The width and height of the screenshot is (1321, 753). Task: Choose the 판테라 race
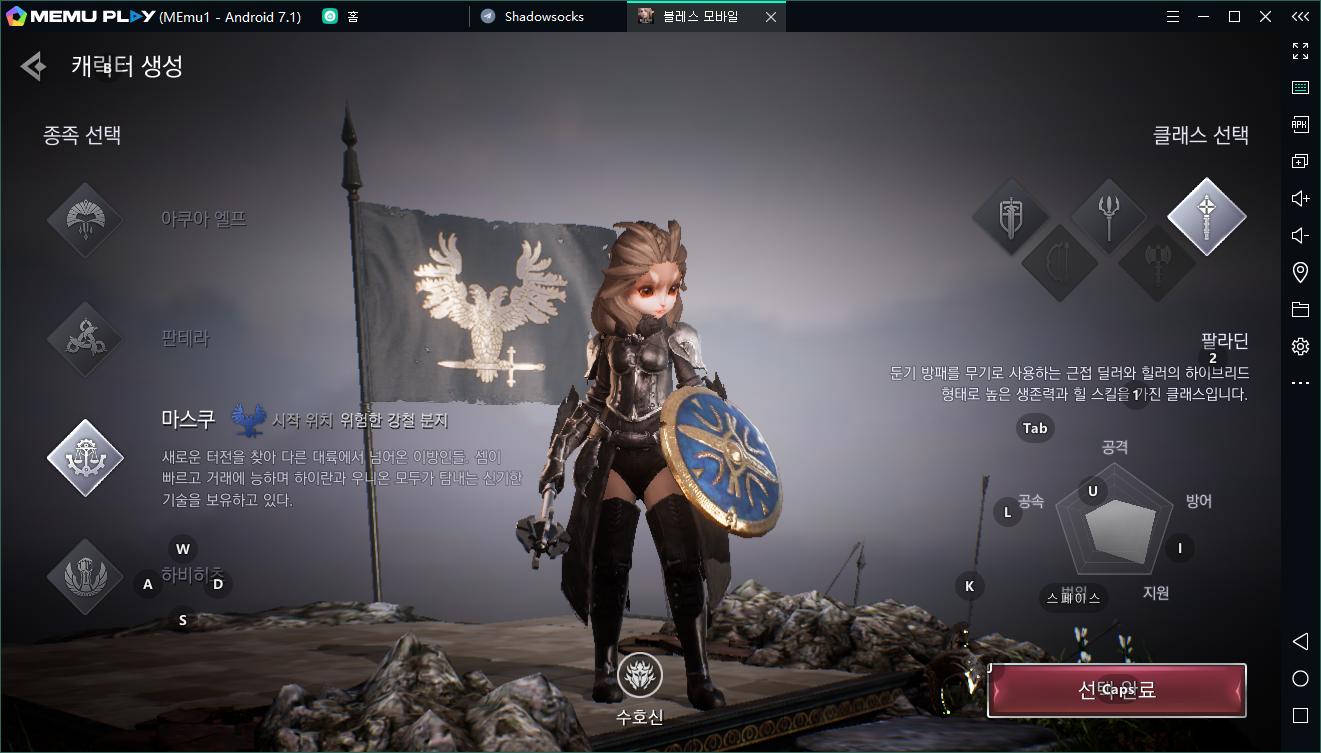[85, 339]
